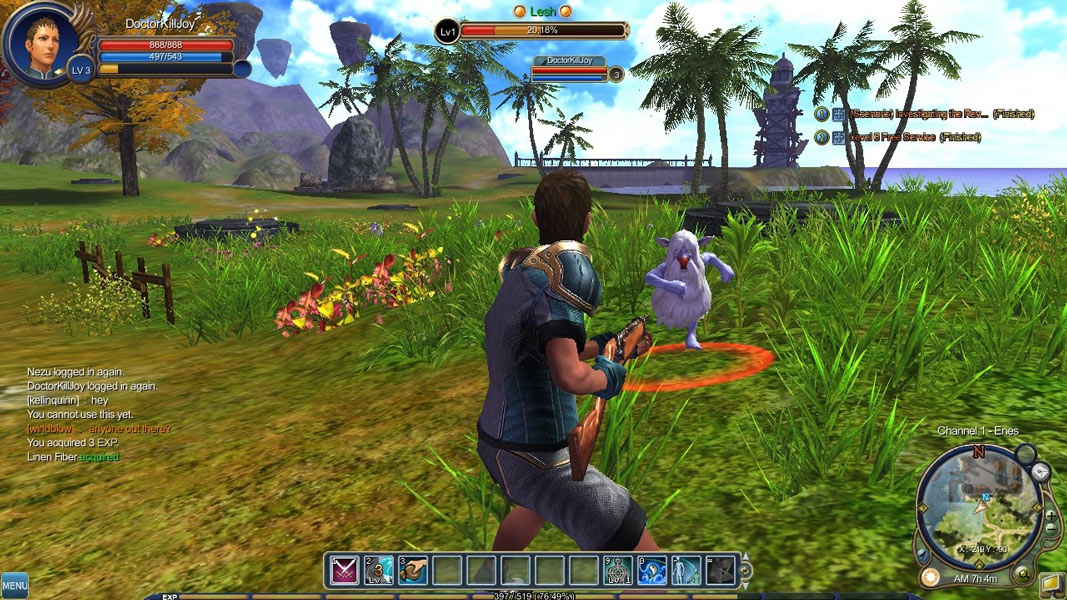Activate the crossed swords attack skill
This screenshot has width=1067, height=600.
tap(345, 570)
